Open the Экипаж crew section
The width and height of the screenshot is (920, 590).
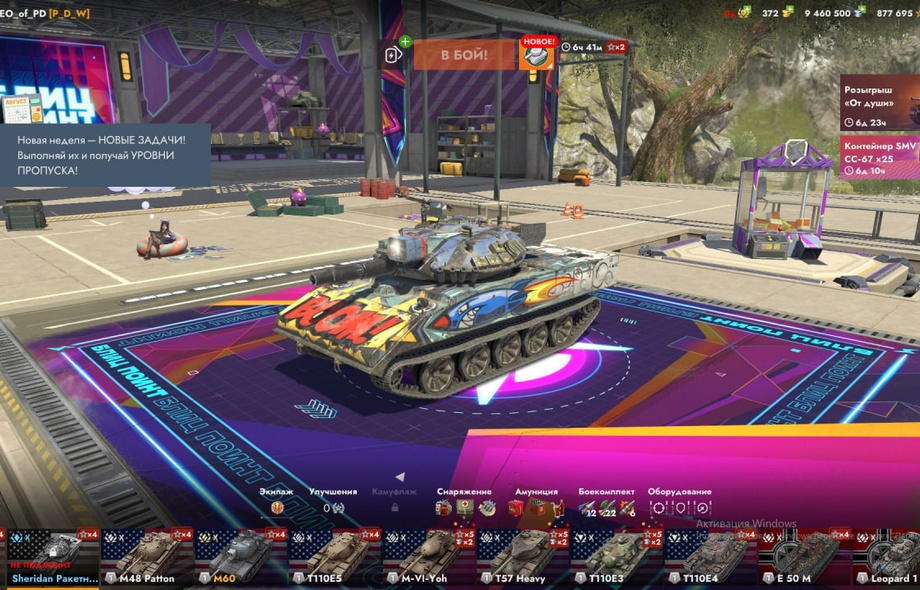click(x=277, y=501)
